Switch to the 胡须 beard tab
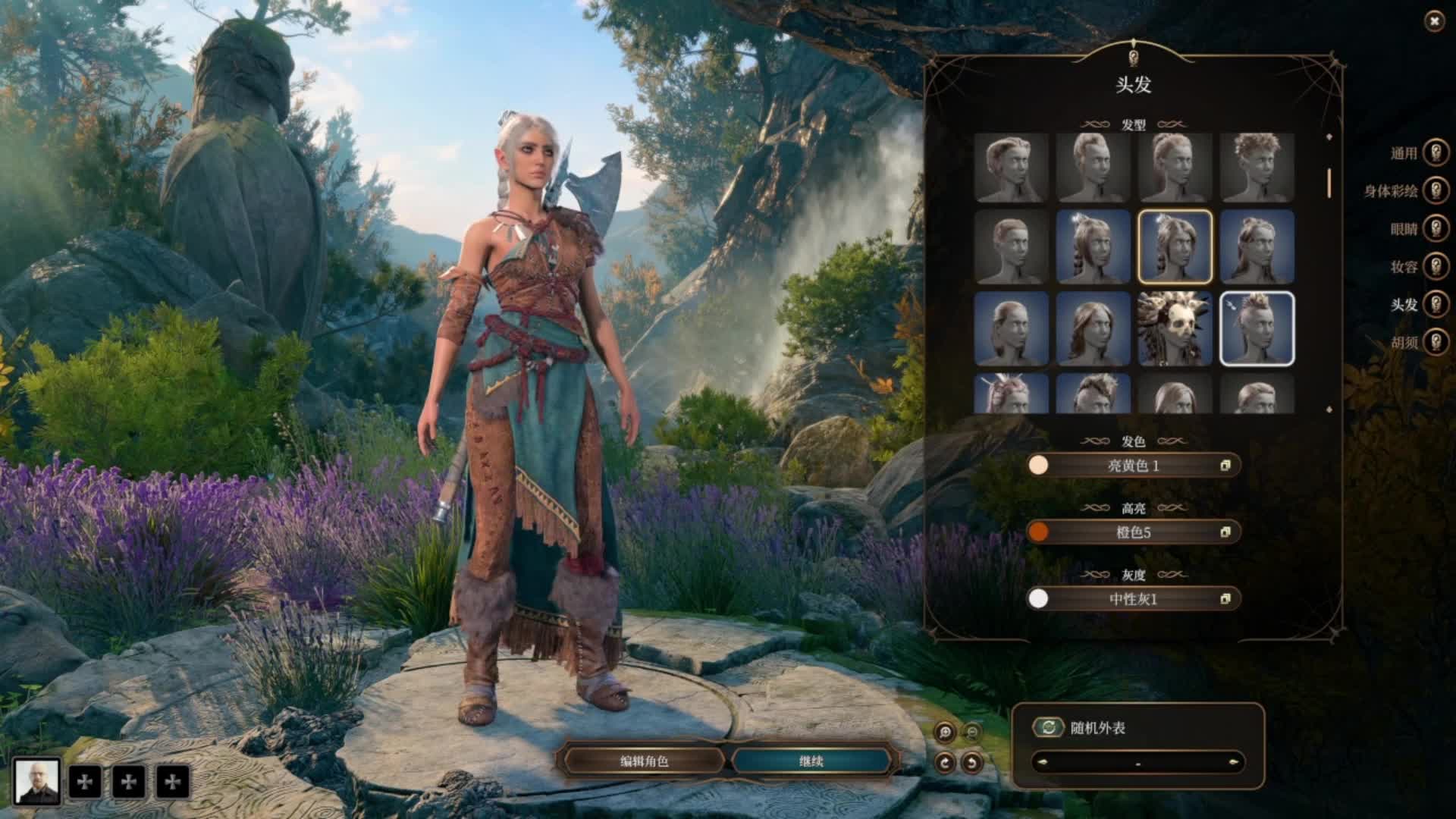 (x=1436, y=342)
